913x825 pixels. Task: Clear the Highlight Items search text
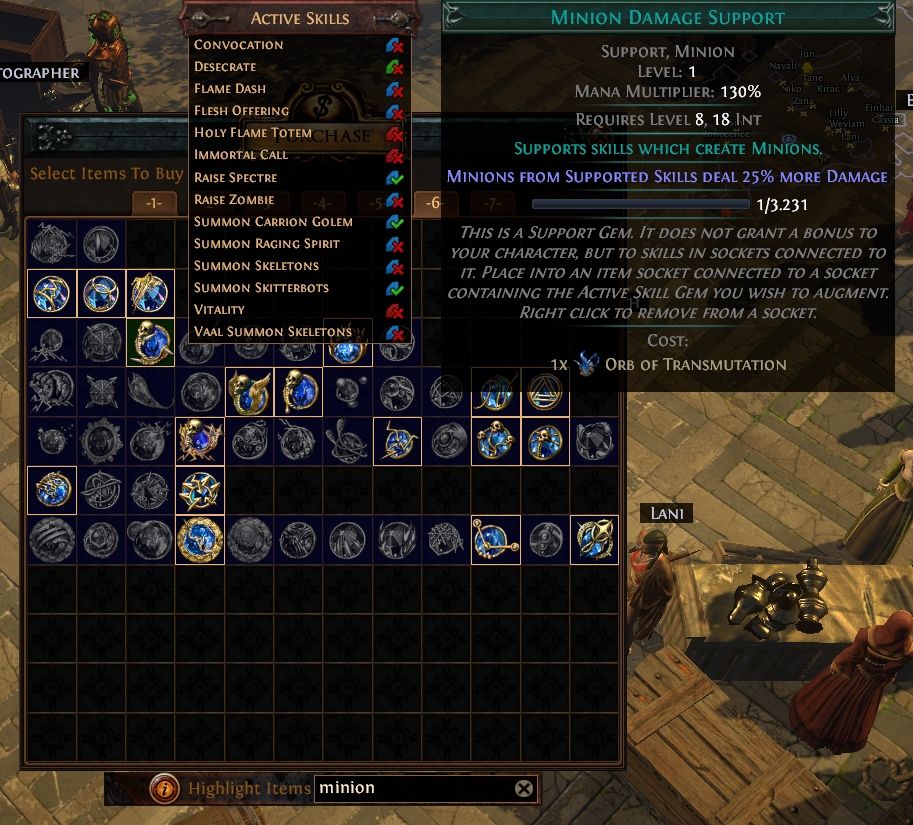click(524, 789)
